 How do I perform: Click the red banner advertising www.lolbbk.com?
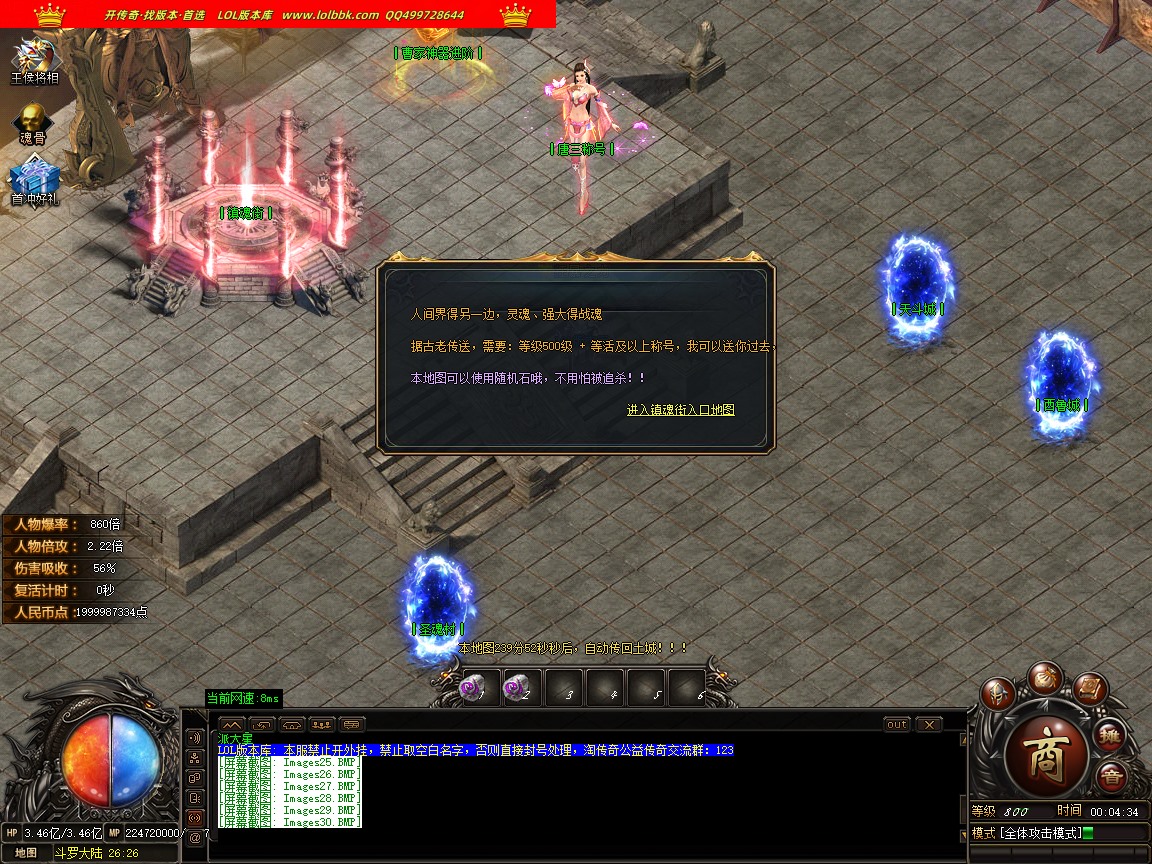(x=278, y=15)
